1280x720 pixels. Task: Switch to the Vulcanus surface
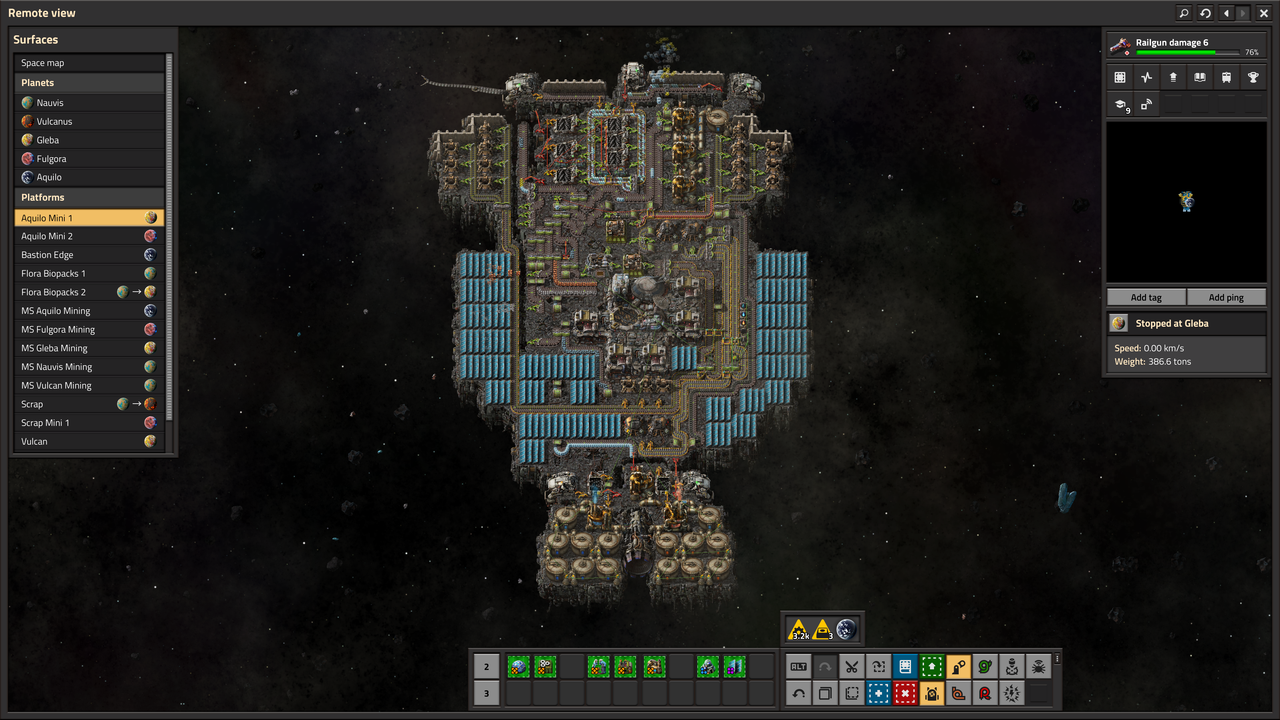(90, 121)
